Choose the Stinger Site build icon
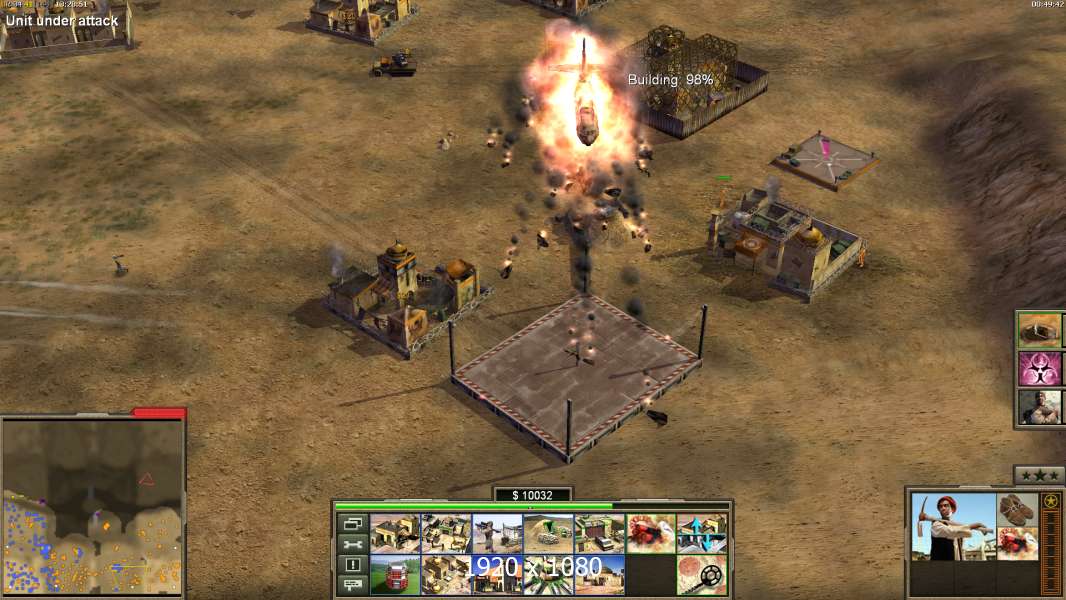1066x600 pixels. (497, 533)
